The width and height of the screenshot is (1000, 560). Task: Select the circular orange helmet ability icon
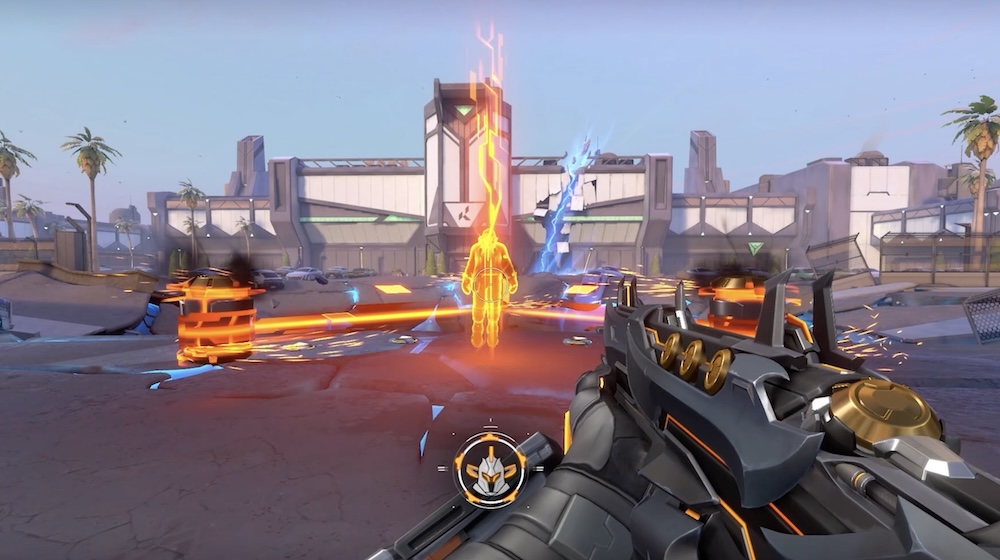pyautogui.click(x=489, y=469)
